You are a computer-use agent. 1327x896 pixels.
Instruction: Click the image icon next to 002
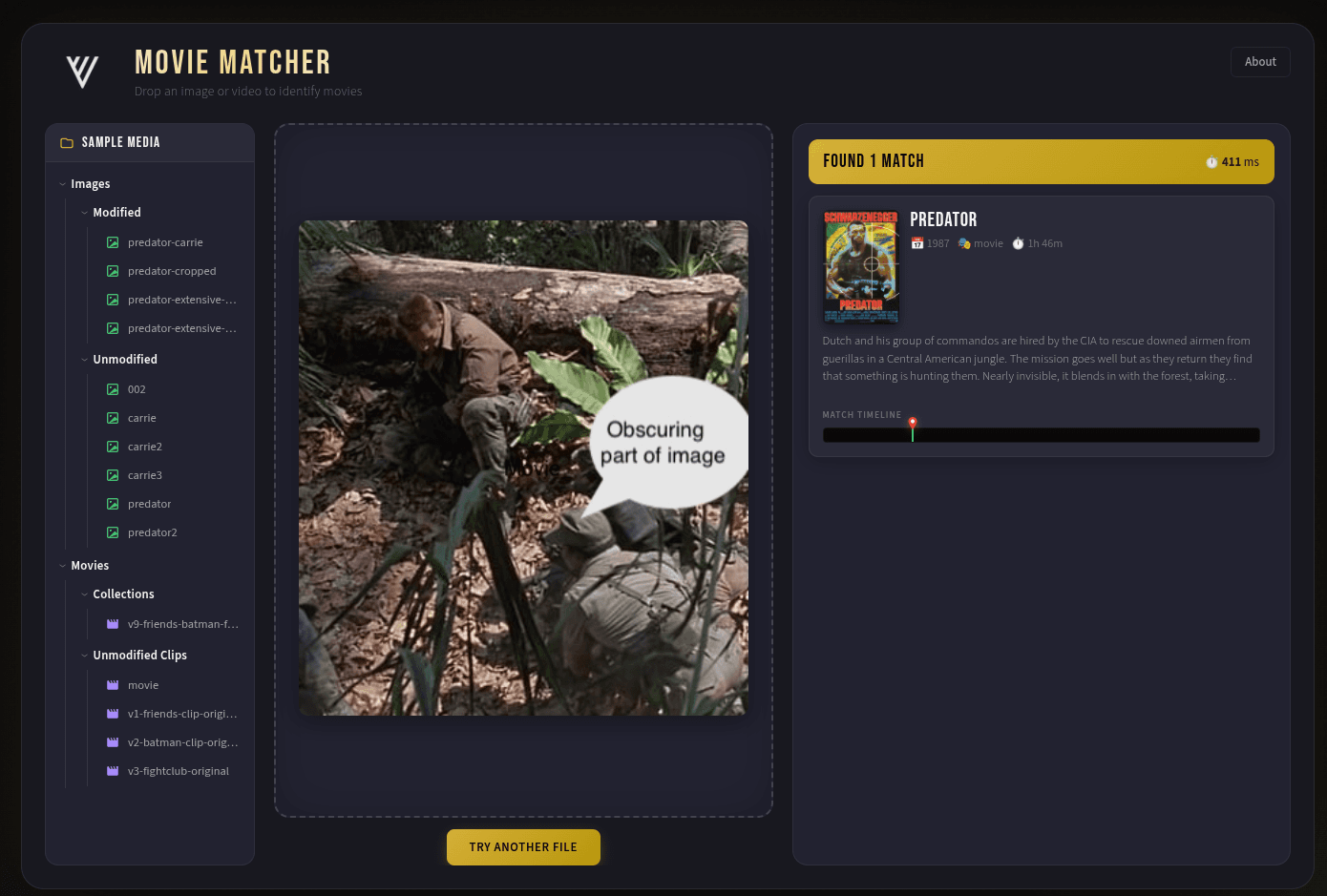pyautogui.click(x=113, y=388)
